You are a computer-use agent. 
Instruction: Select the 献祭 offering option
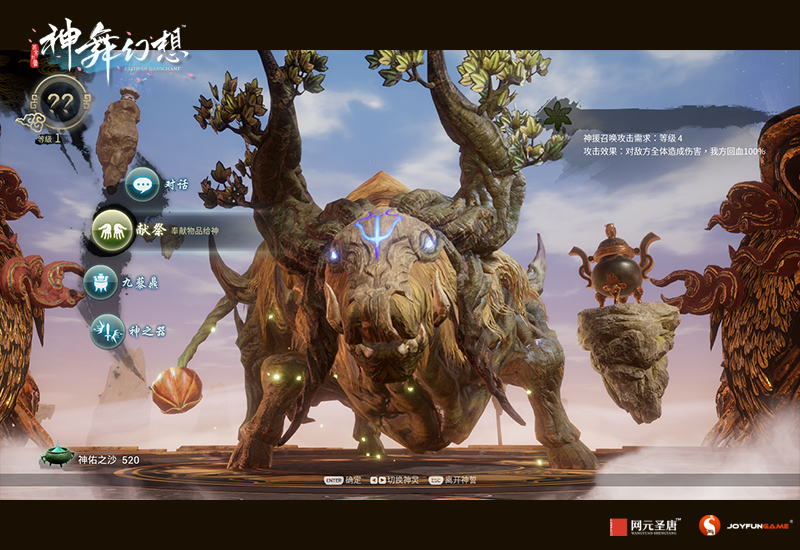[x=113, y=229]
